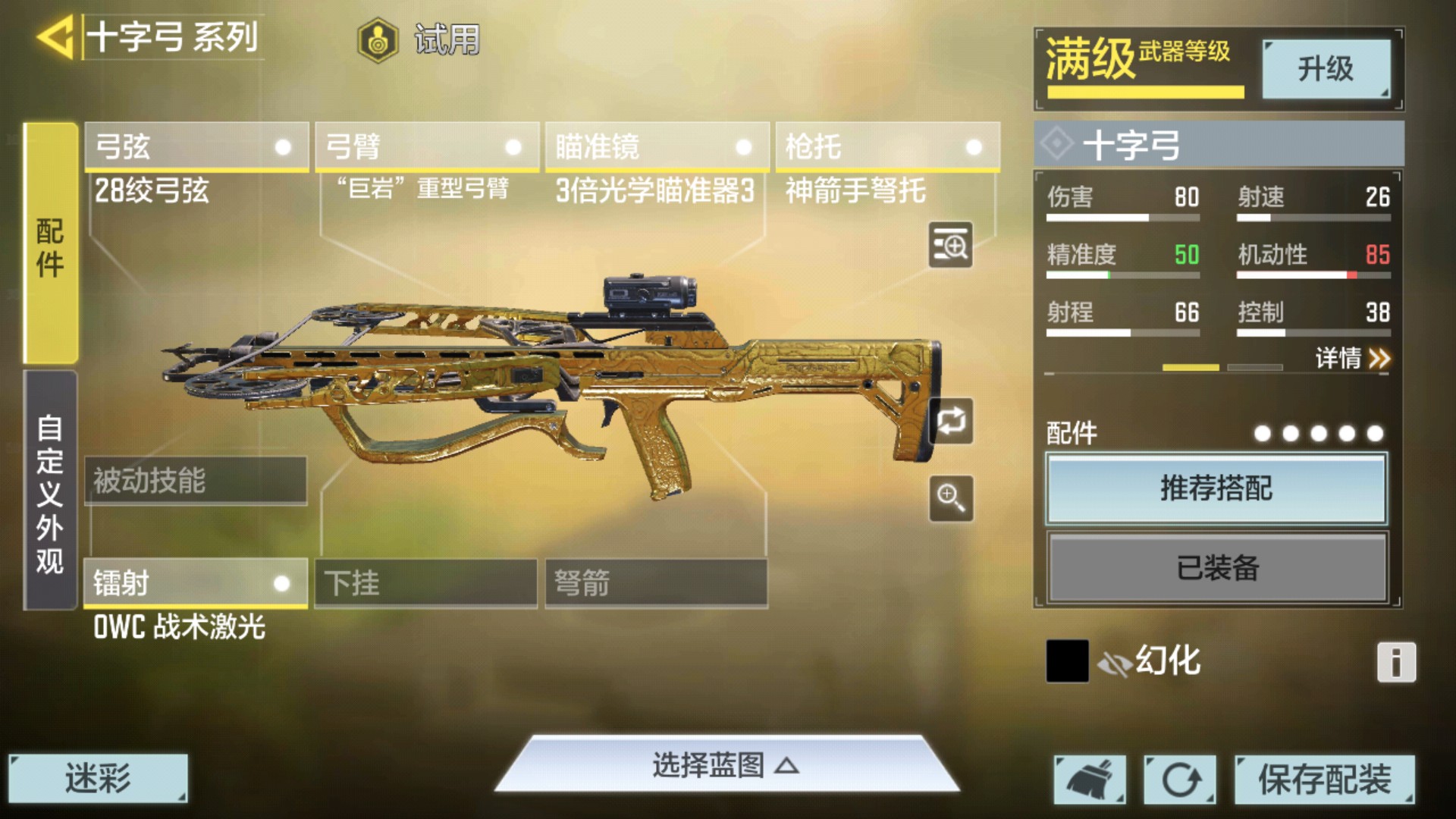Go back using the yellow arrow

pos(55,36)
